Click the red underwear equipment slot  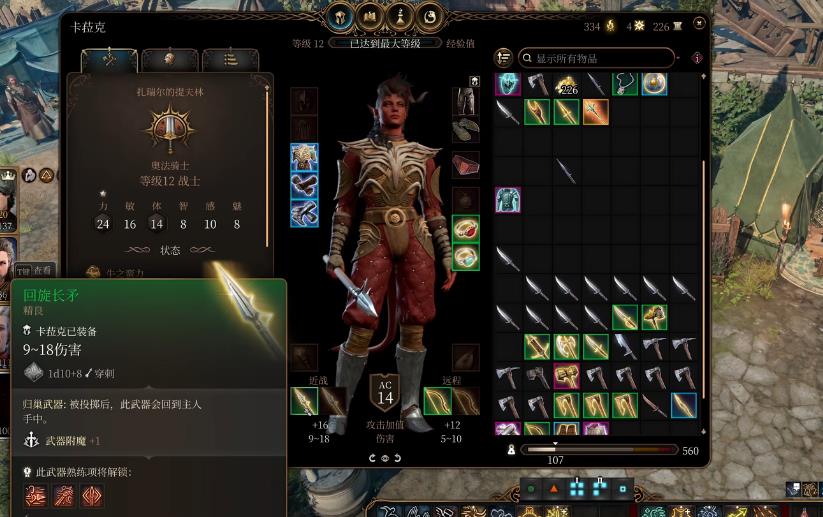[x=465, y=165]
